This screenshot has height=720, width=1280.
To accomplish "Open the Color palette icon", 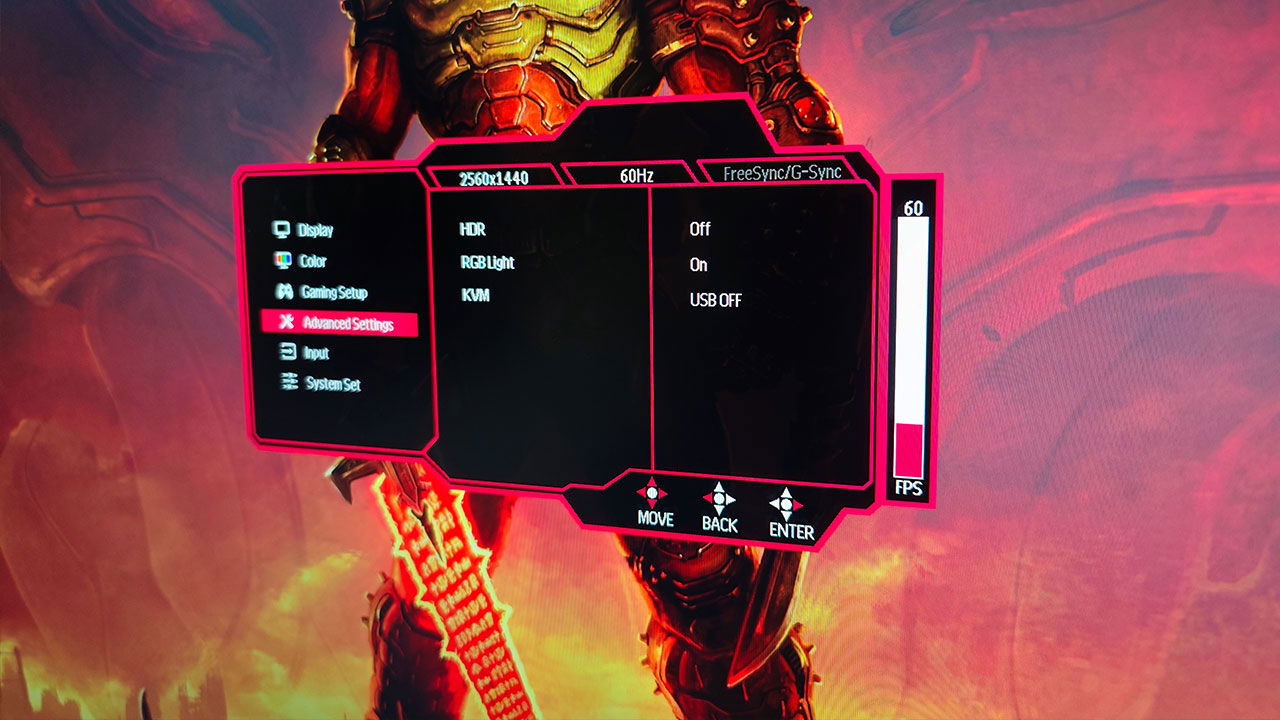I will tap(283, 262).
